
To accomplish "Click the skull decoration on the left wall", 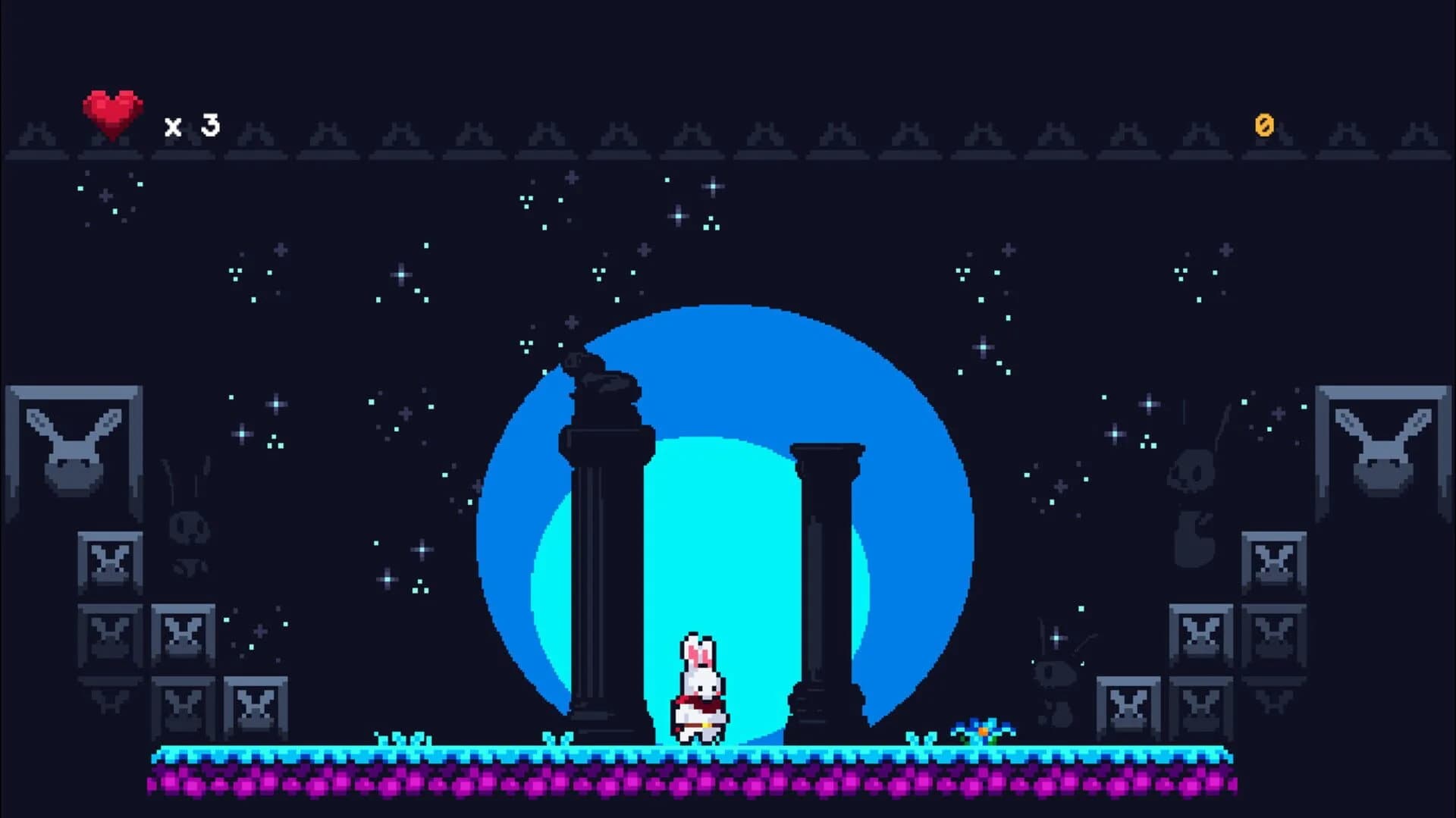I will 187,527.
